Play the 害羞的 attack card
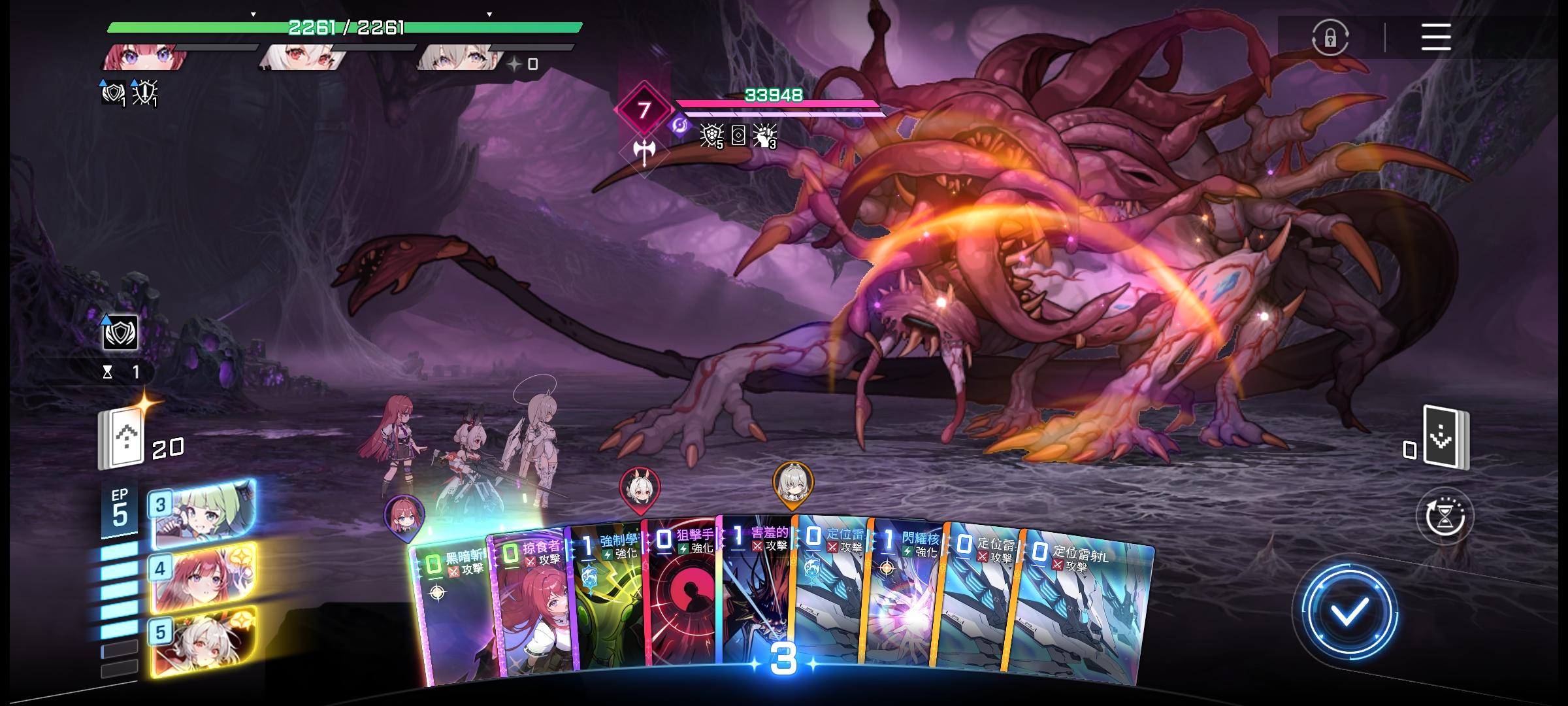Viewport: 1568px width, 706px height. [x=757, y=595]
